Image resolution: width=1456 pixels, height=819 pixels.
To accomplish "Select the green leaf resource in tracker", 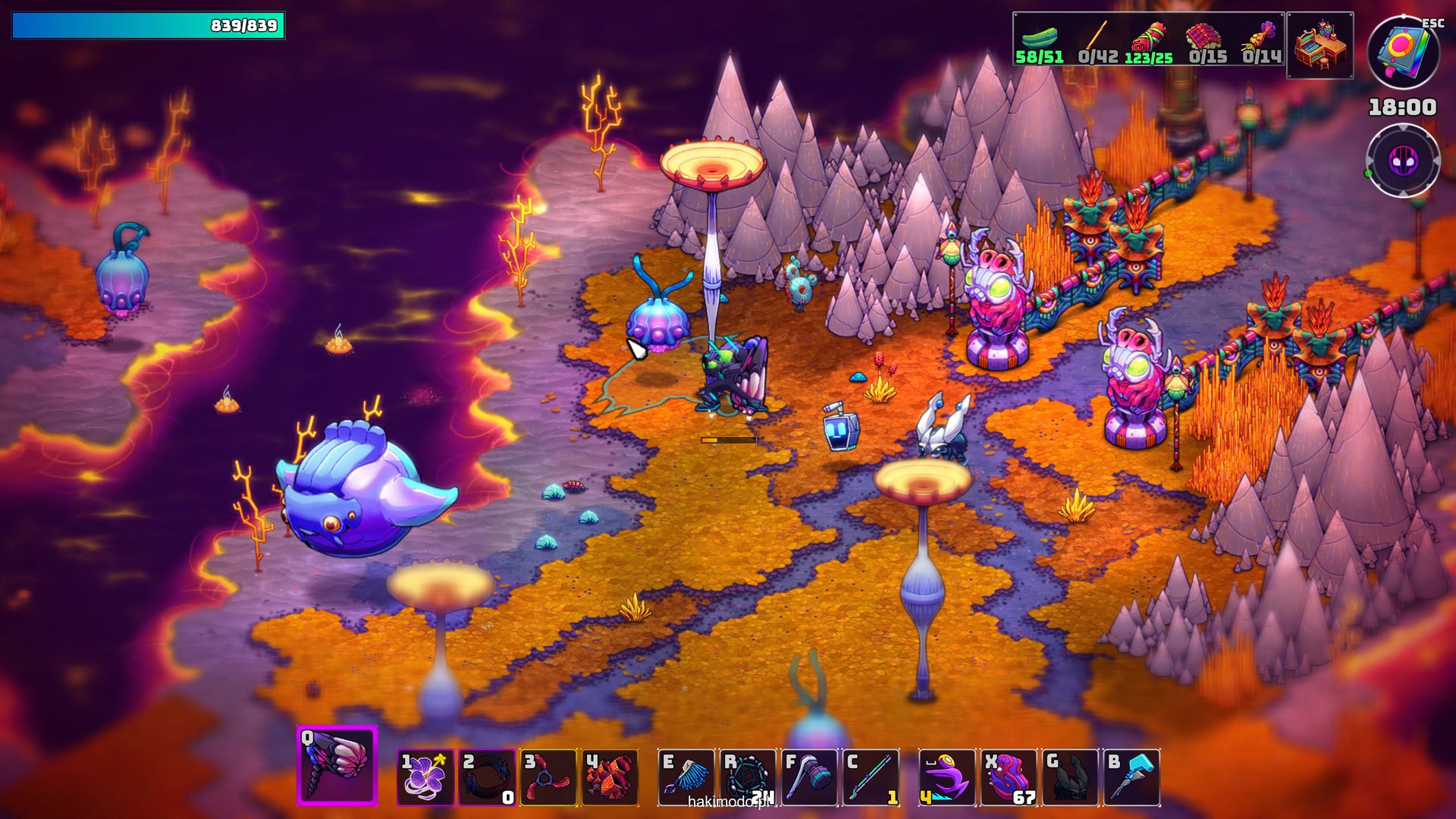I will point(1039,38).
